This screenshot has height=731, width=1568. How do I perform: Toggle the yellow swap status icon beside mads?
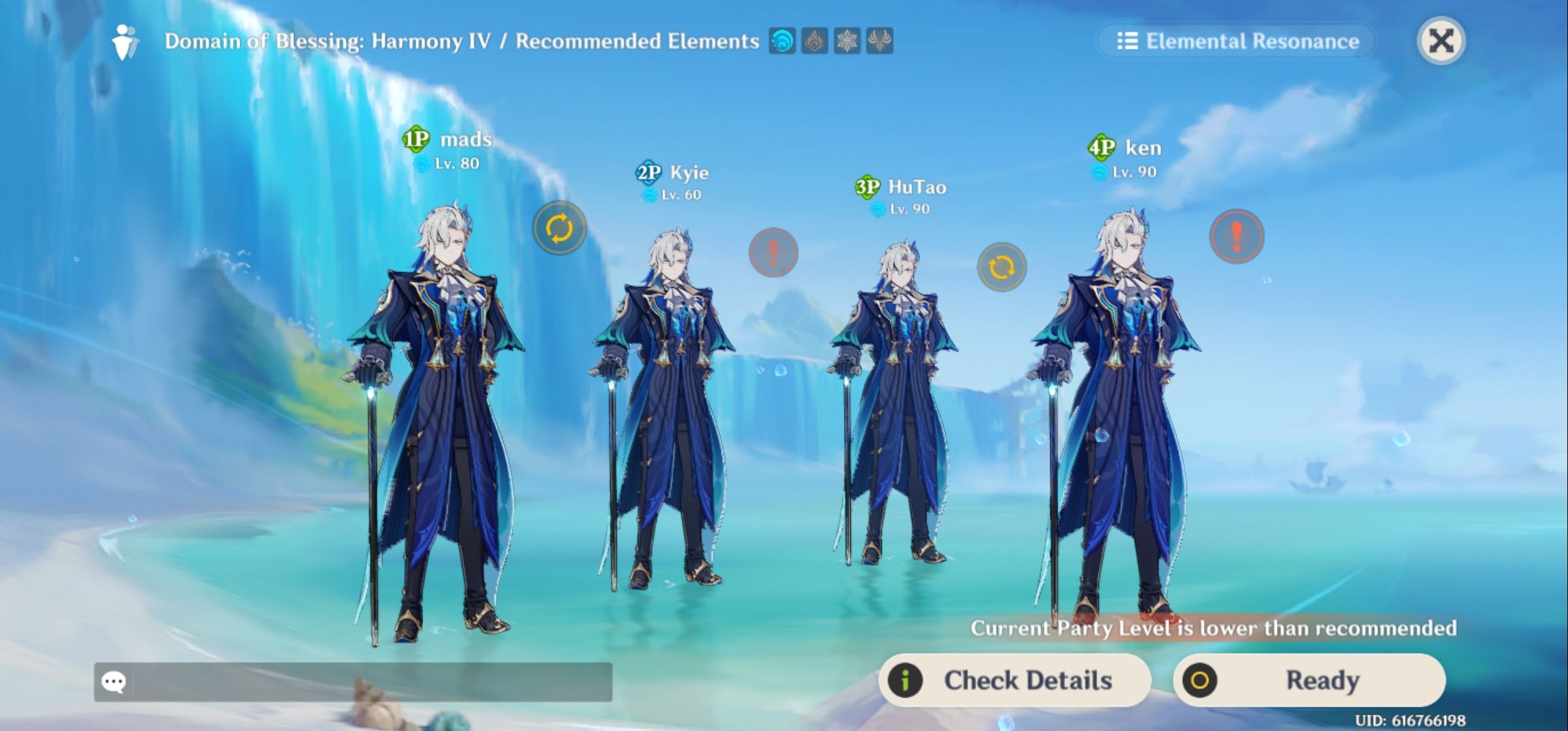coord(559,228)
